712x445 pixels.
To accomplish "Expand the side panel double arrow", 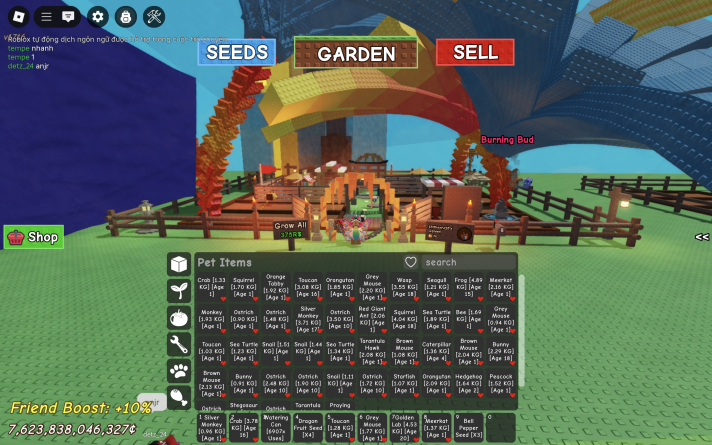I will tap(702, 237).
